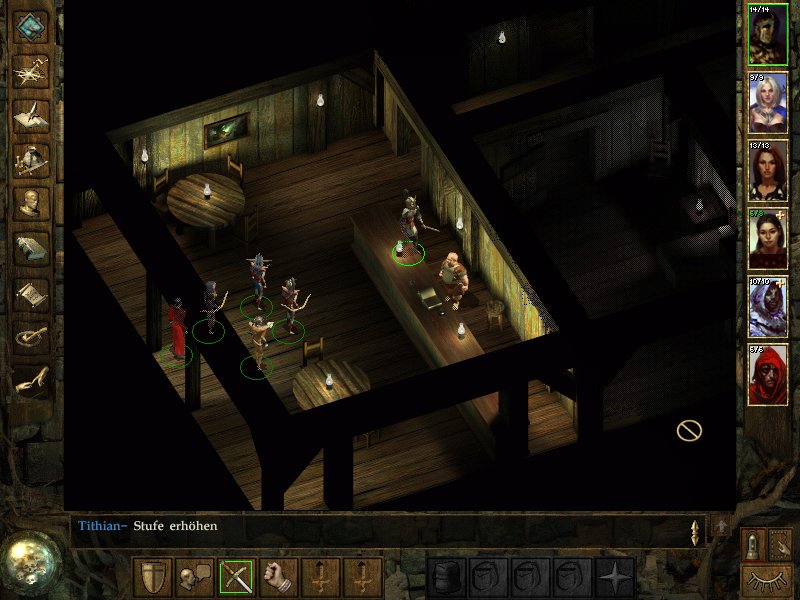Choose the hooded masked character portrait

[768, 307]
